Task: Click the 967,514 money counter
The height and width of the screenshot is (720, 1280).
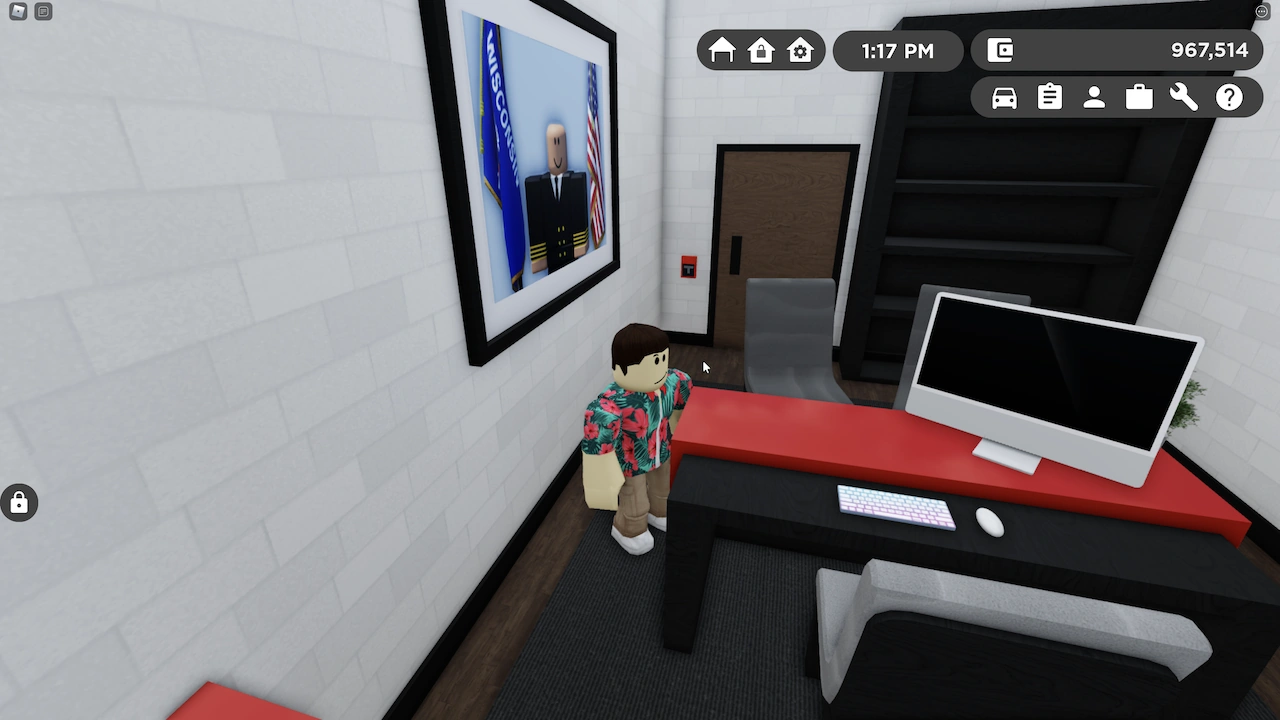Action: (x=1209, y=50)
